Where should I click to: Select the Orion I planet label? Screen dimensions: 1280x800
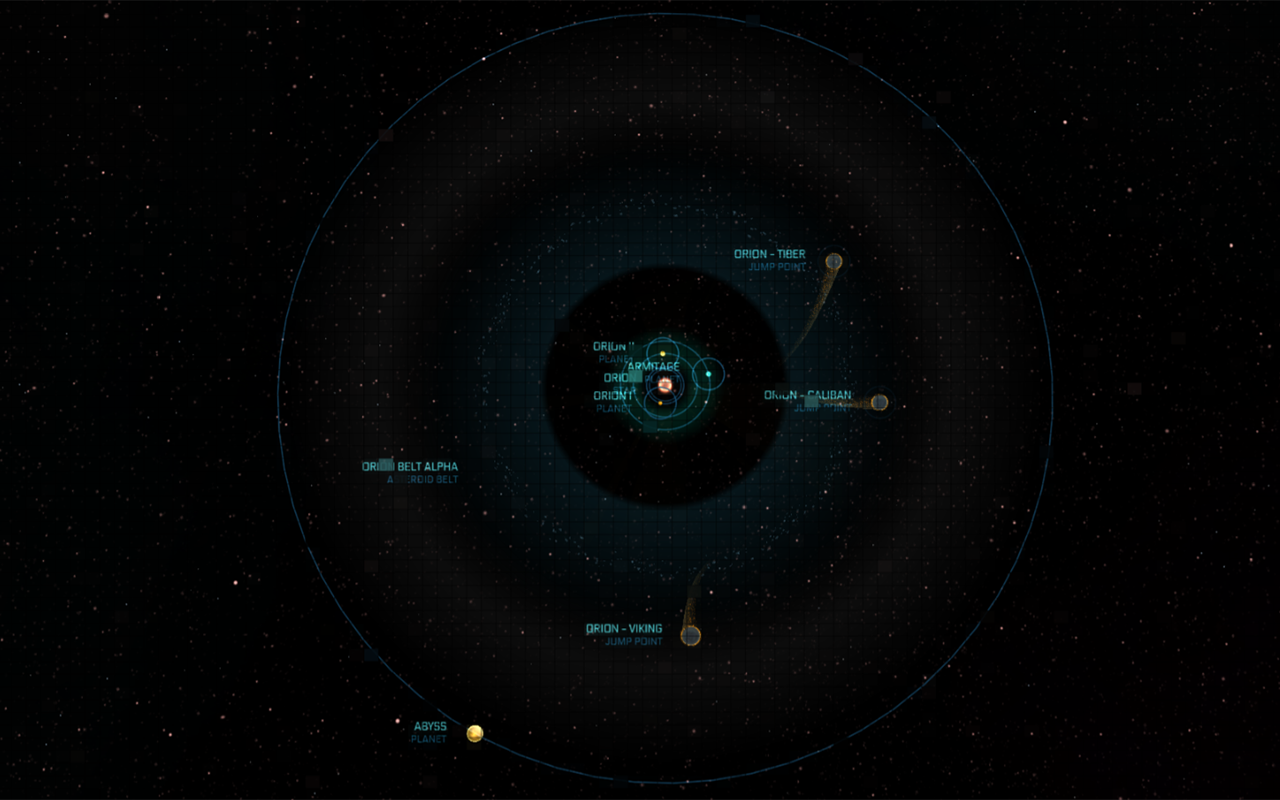click(613, 396)
